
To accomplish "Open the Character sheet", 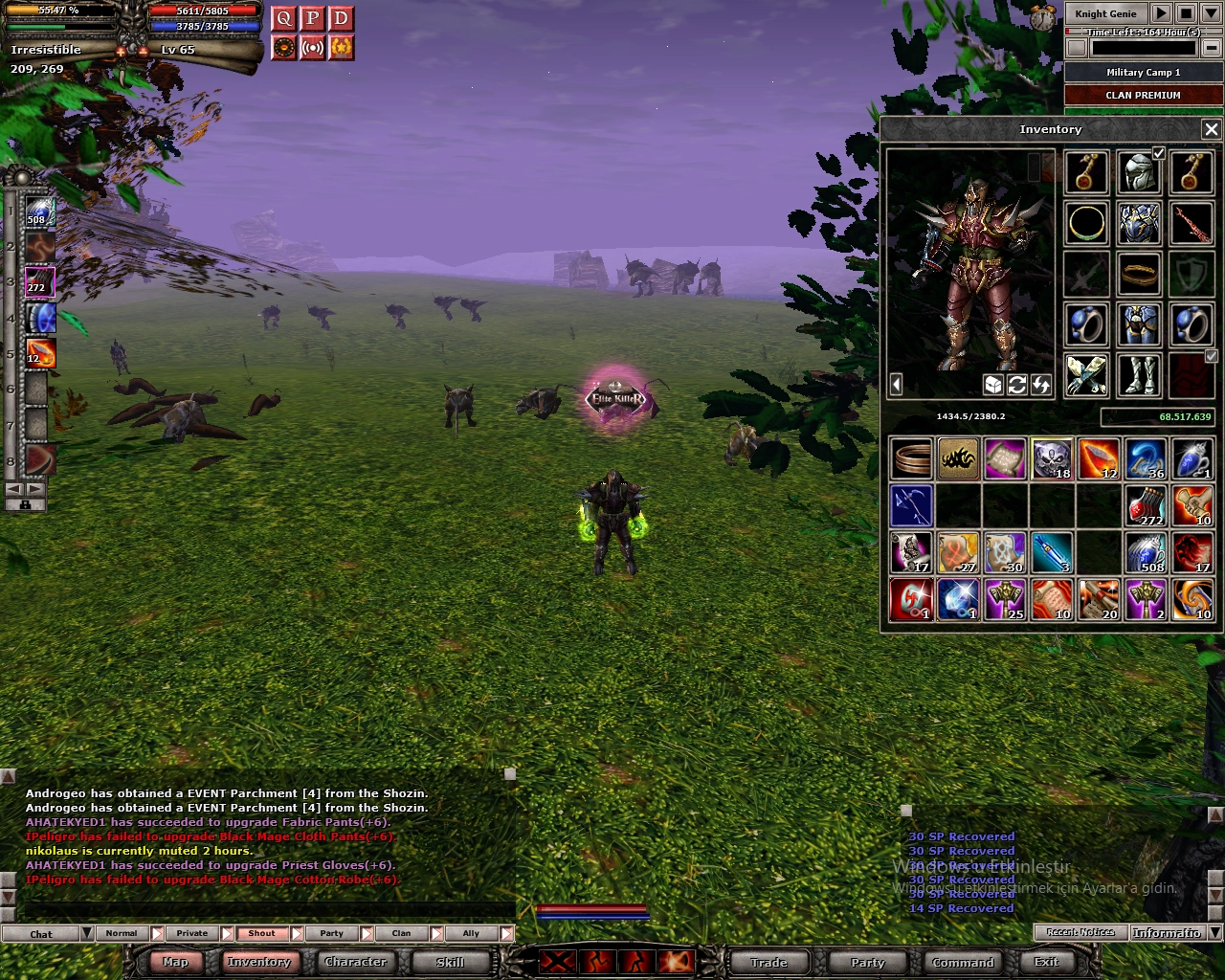I will (355, 962).
